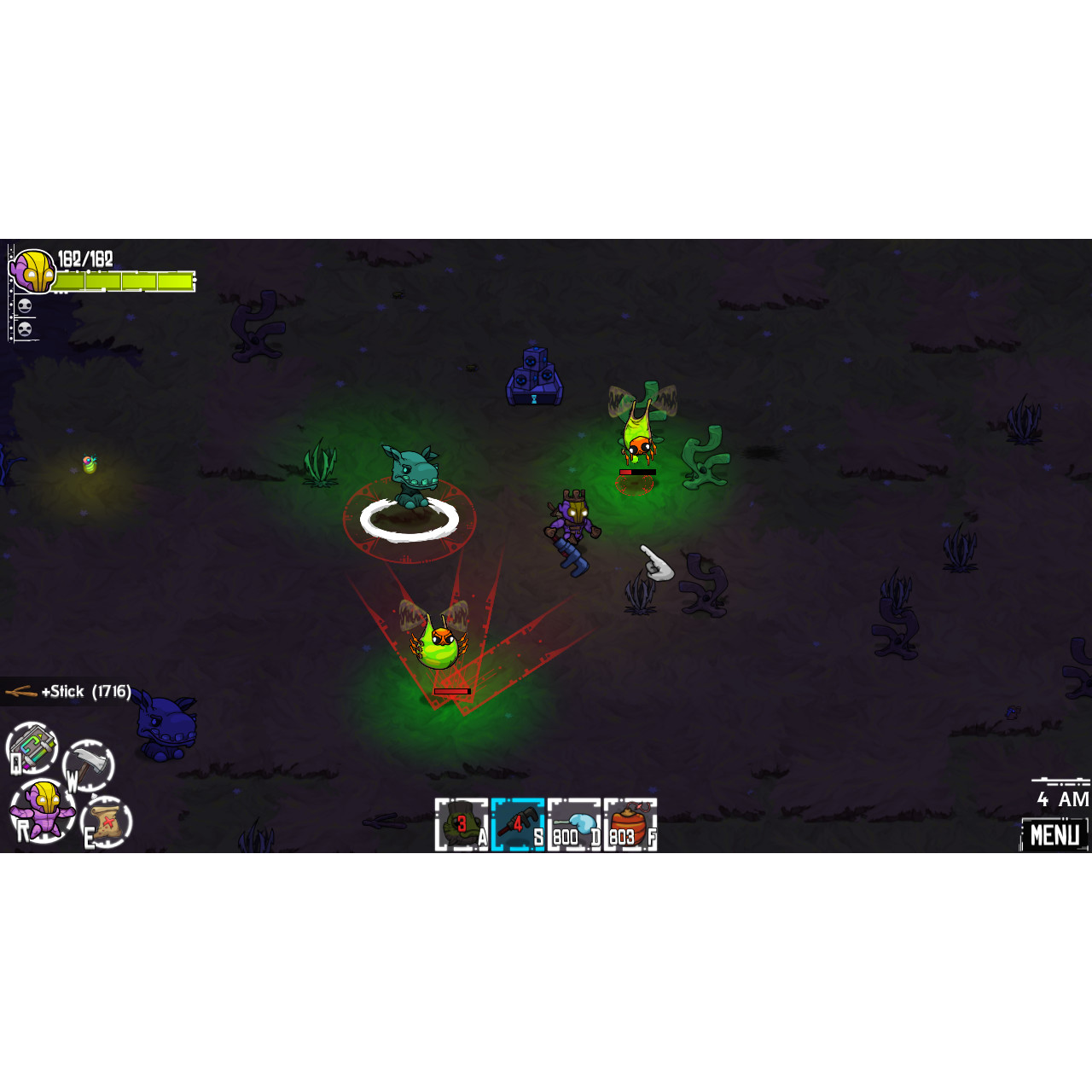The height and width of the screenshot is (1092, 1092).
Task: Toggle the highlighted gun in slot S
Action: 519,822
